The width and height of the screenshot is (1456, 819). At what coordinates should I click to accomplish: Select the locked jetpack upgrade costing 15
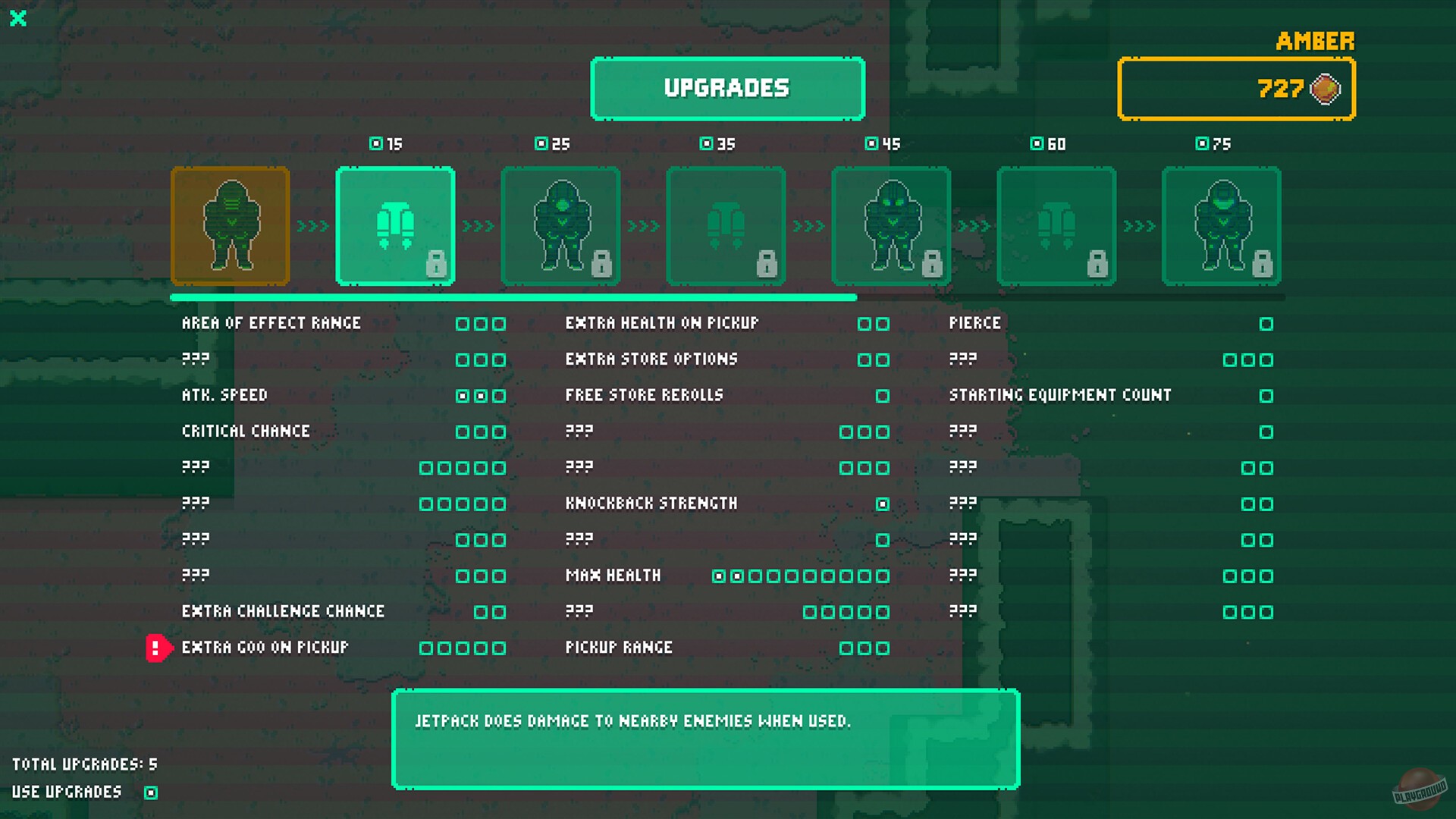point(395,226)
